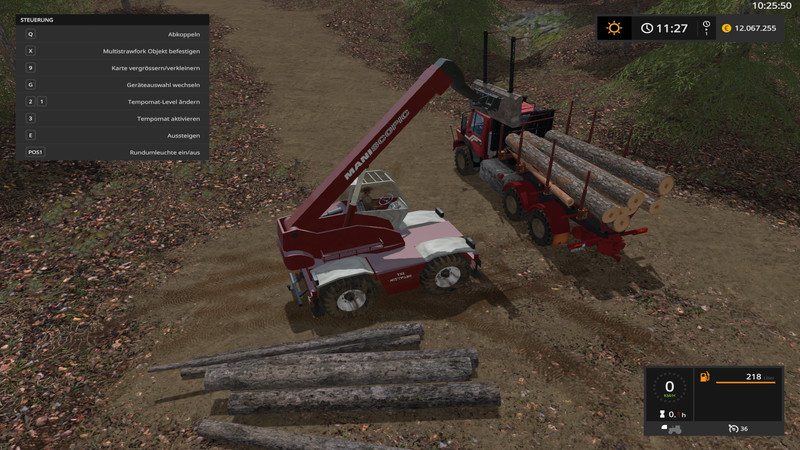Click the sunny weather icon
The image size is (800, 450).
coord(614,28)
